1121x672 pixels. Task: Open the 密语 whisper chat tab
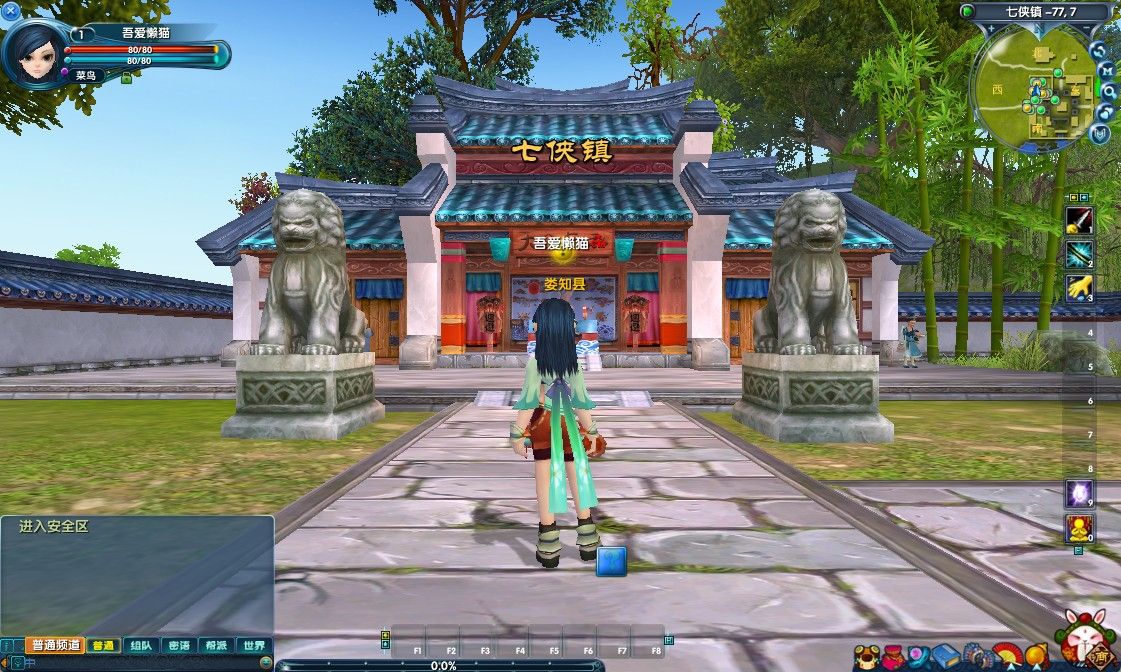[x=179, y=645]
